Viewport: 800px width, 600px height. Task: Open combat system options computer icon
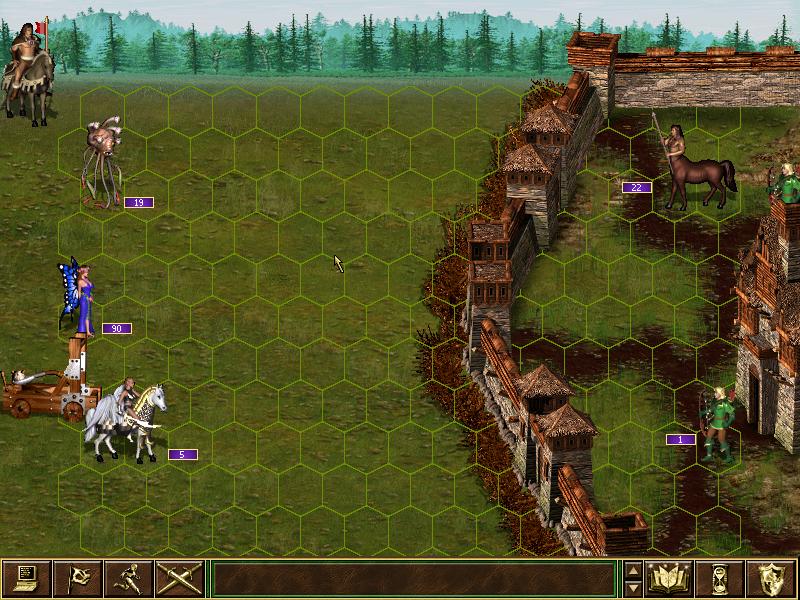tap(27, 578)
